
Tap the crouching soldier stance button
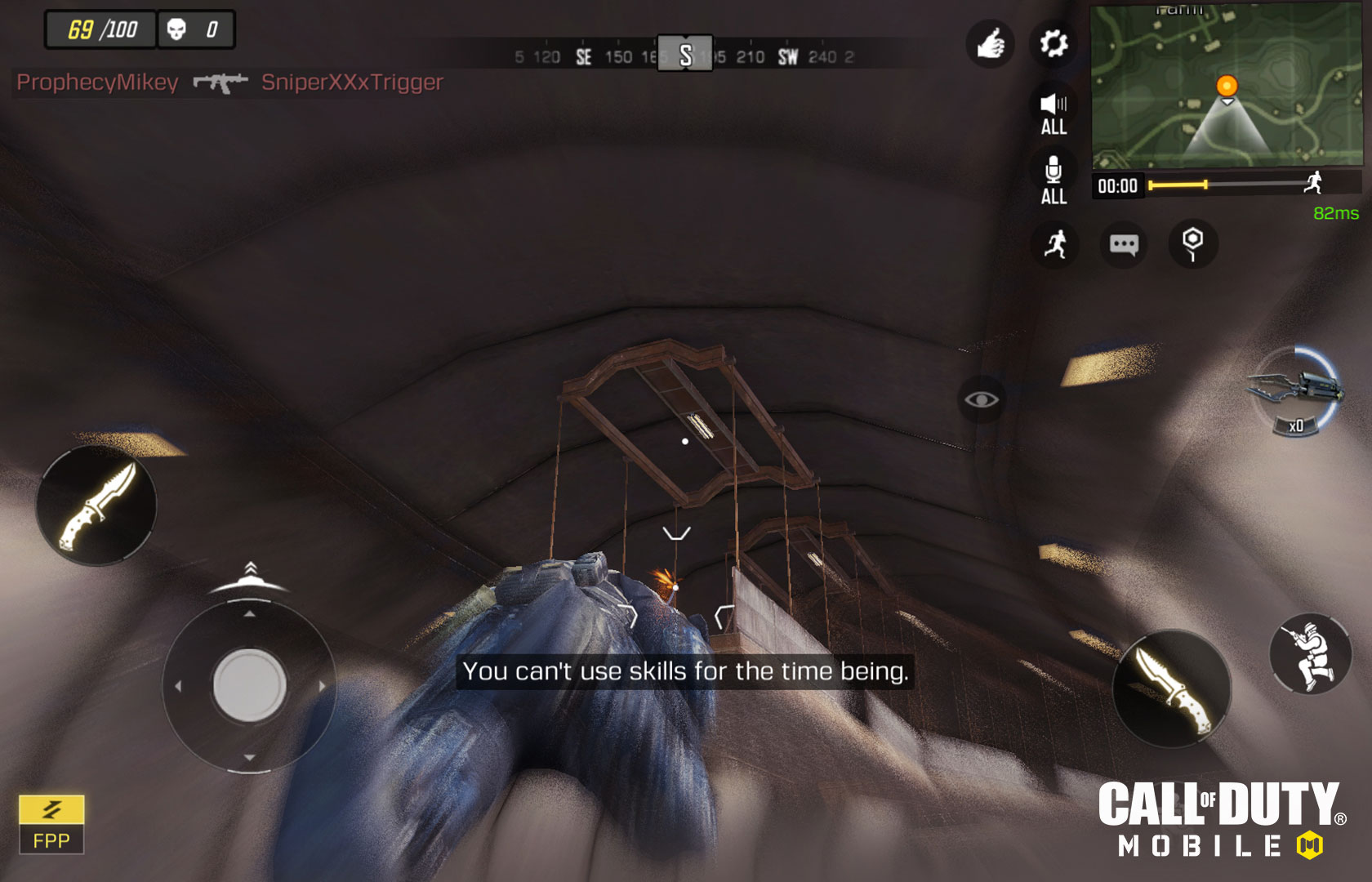[1310, 653]
